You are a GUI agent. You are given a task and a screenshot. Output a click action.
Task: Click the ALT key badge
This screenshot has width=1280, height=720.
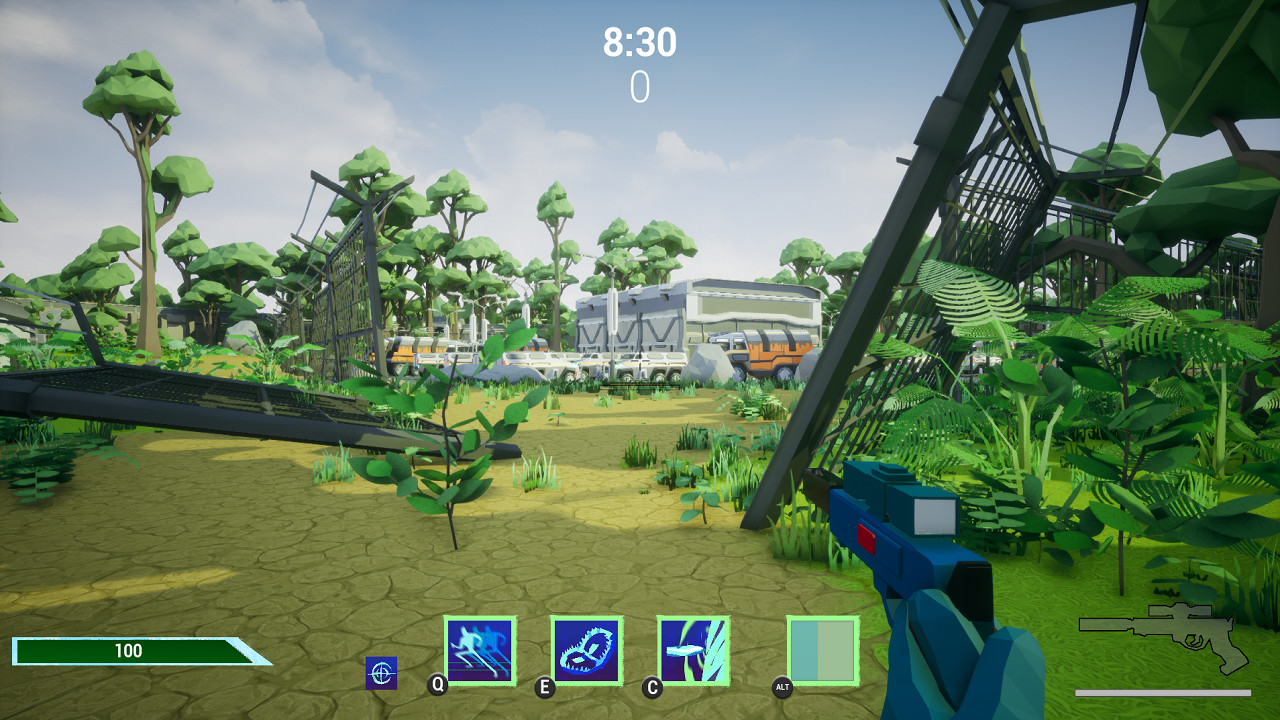(782, 687)
